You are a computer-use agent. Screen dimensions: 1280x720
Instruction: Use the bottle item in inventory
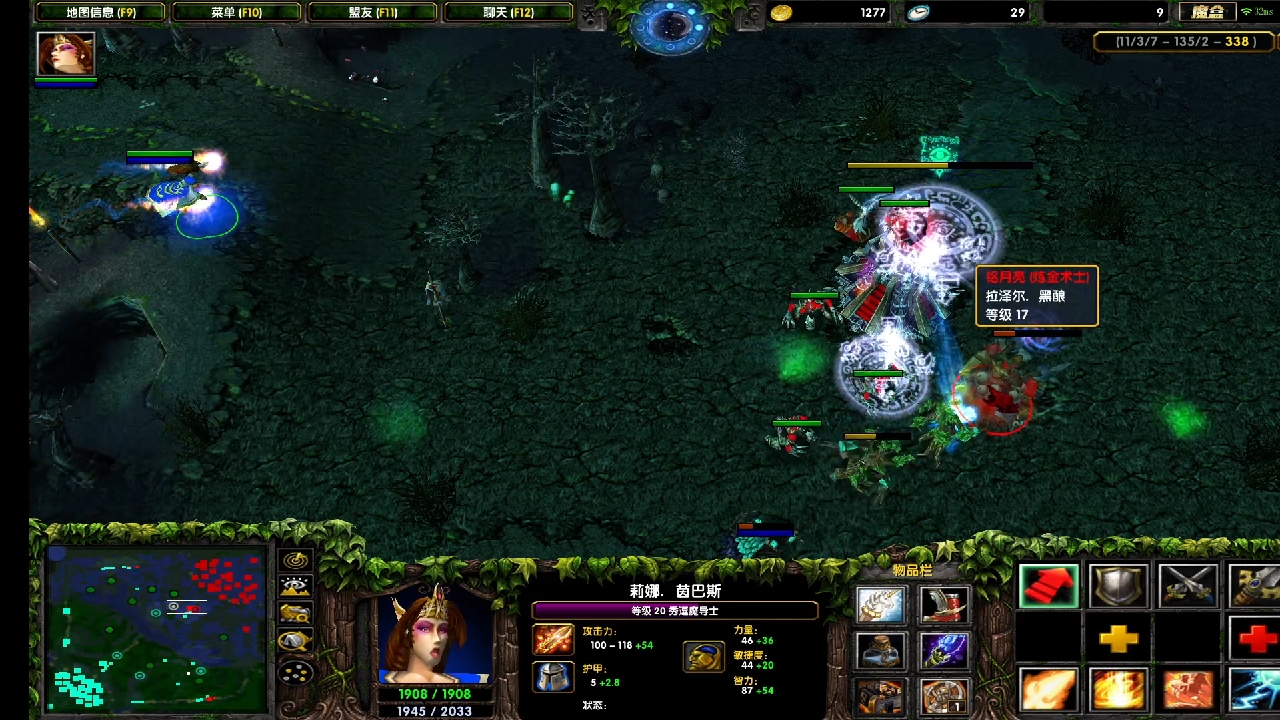click(881, 651)
